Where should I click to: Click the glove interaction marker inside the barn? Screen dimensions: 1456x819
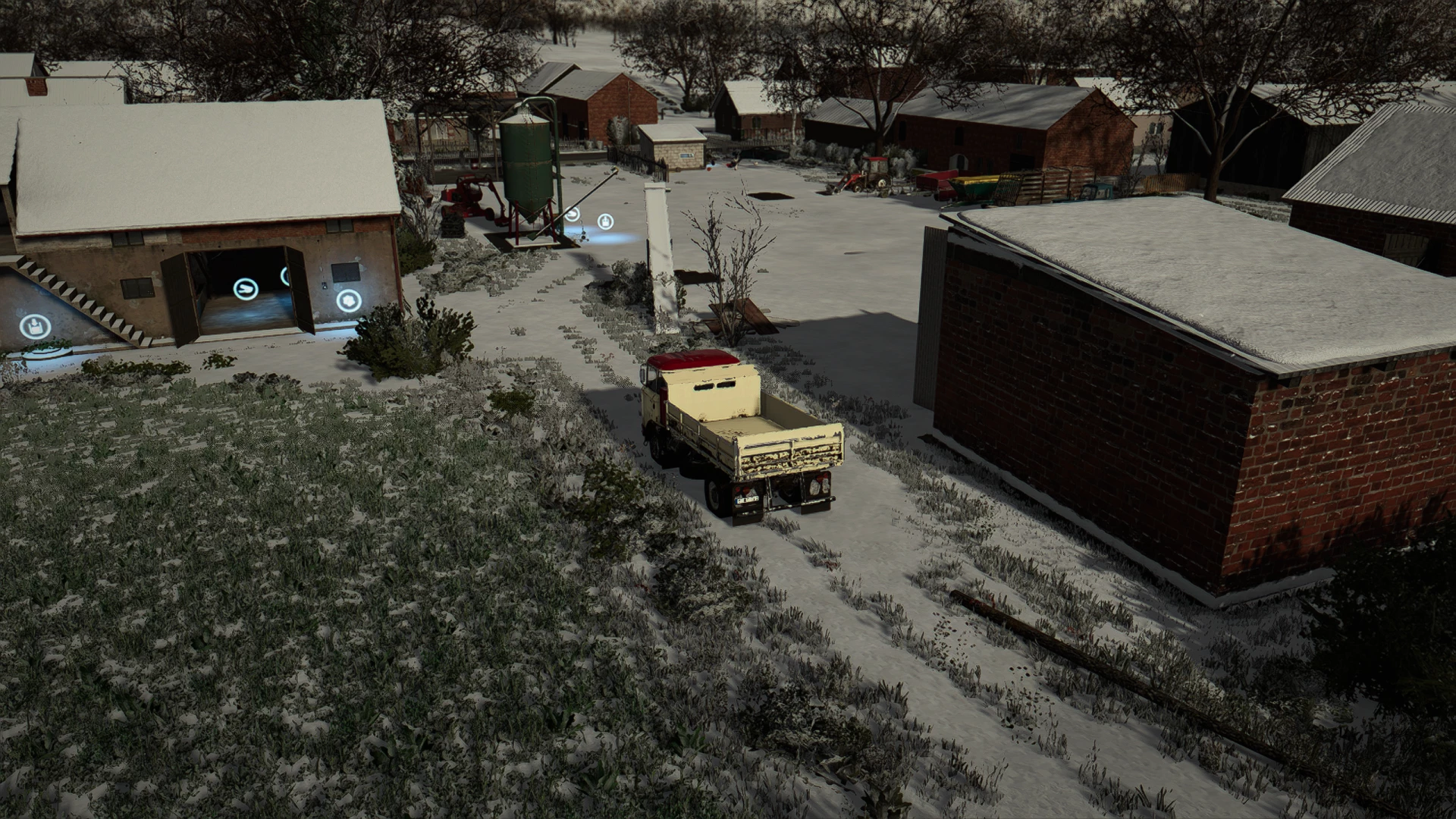[246, 290]
